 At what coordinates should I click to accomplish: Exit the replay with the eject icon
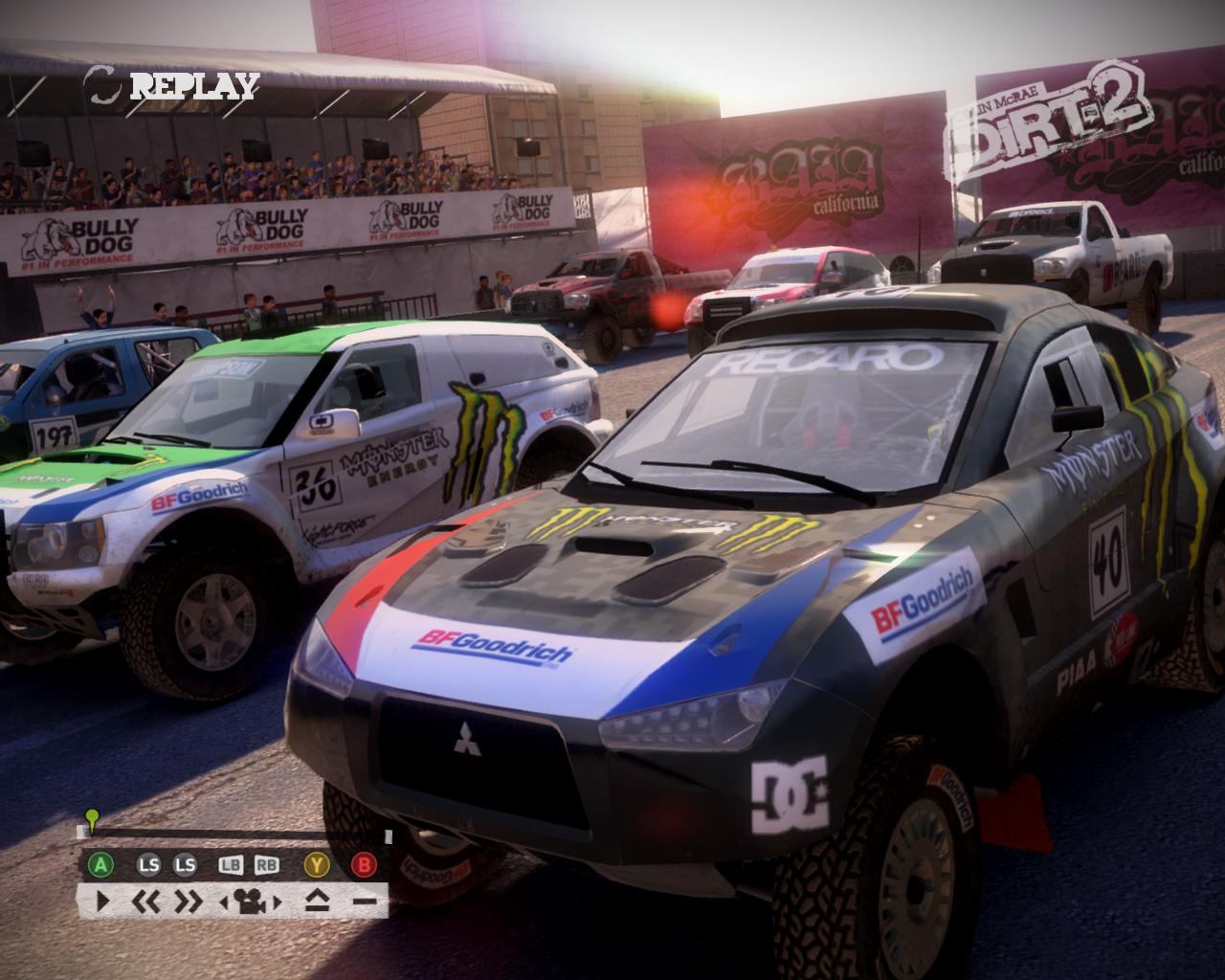[x=319, y=901]
